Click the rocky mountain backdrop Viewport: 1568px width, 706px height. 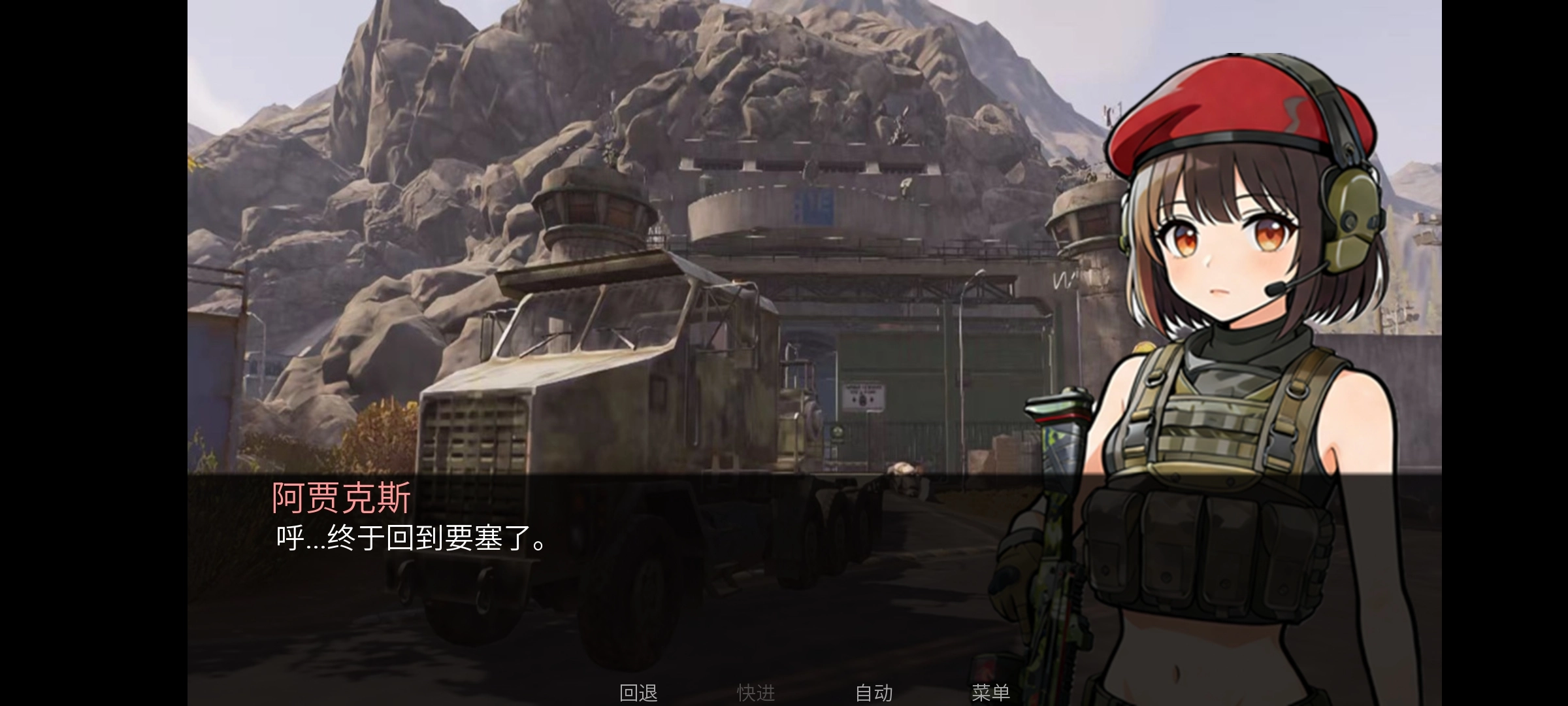point(457,98)
